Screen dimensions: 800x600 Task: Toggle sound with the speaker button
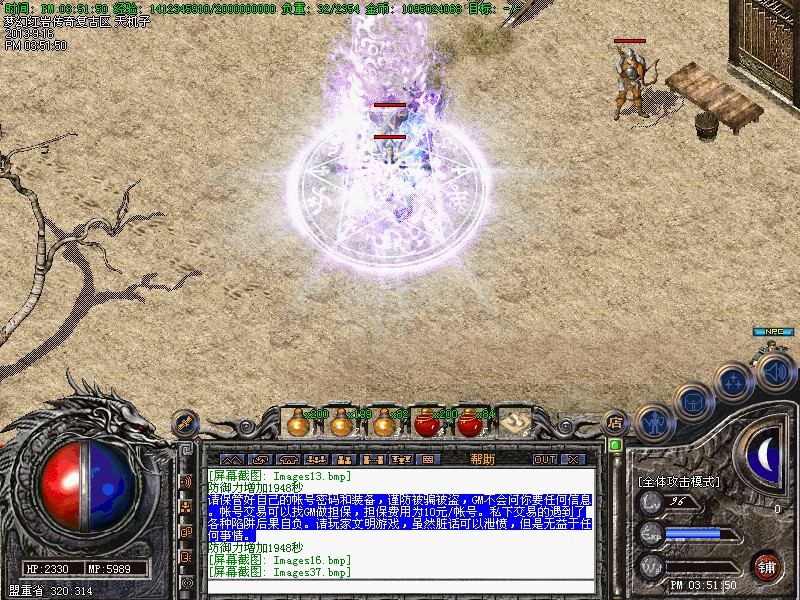tap(775, 371)
